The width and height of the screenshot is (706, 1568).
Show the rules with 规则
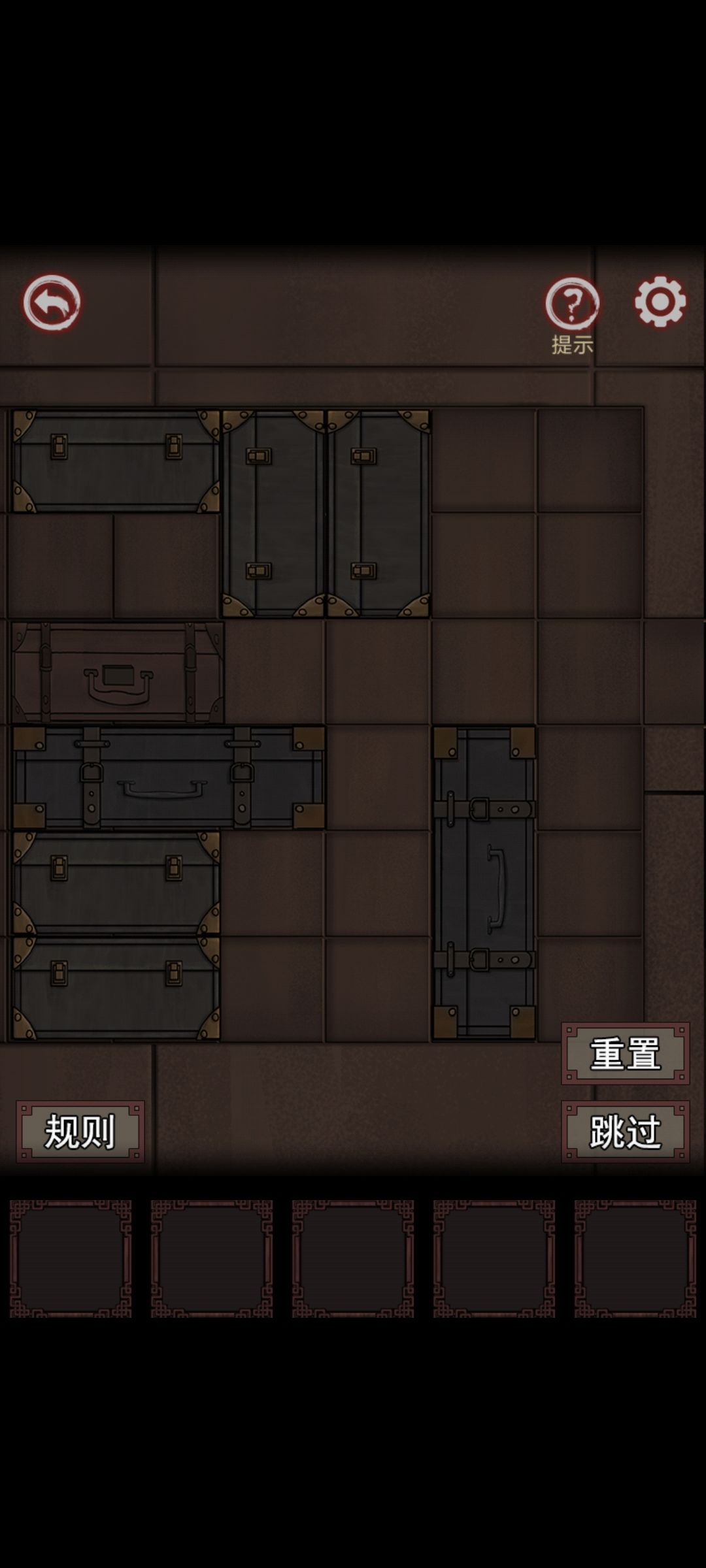(80, 1132)
